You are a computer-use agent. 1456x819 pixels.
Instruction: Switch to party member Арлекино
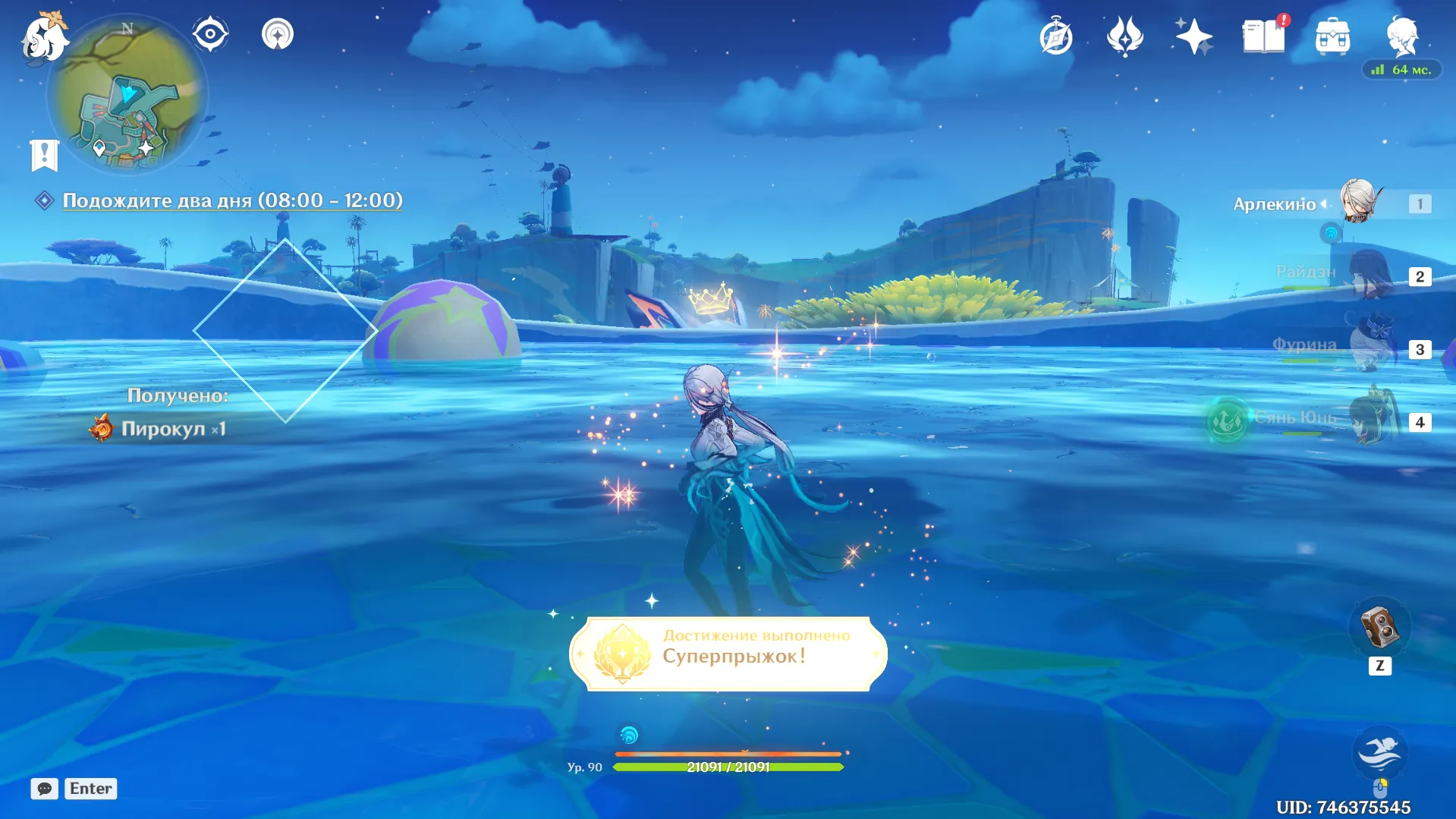coord(1357,203)
